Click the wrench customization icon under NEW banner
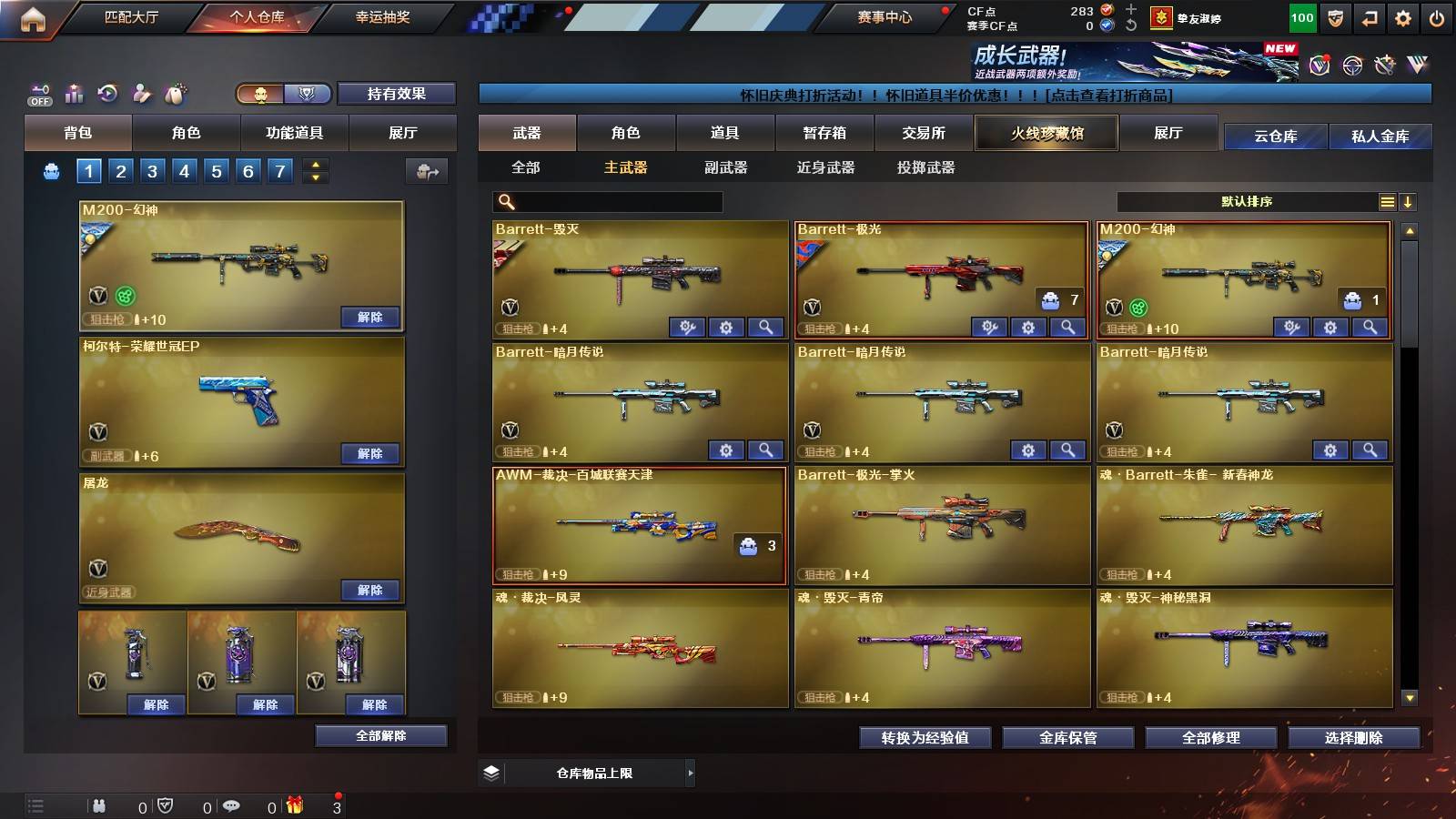Viewport: 1456px width, 819px height. (x=1384, y=64)
